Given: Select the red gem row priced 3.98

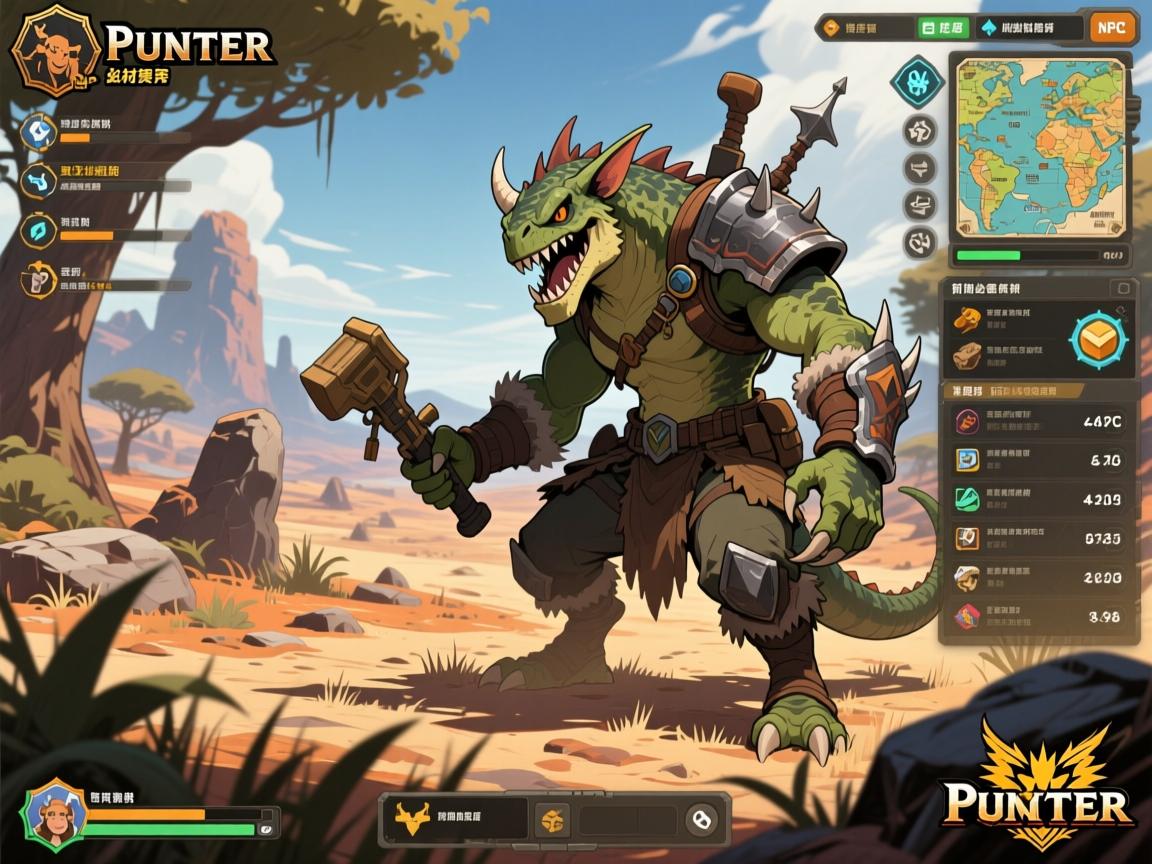Looking at the screenshot, I should click(1040, 616).
